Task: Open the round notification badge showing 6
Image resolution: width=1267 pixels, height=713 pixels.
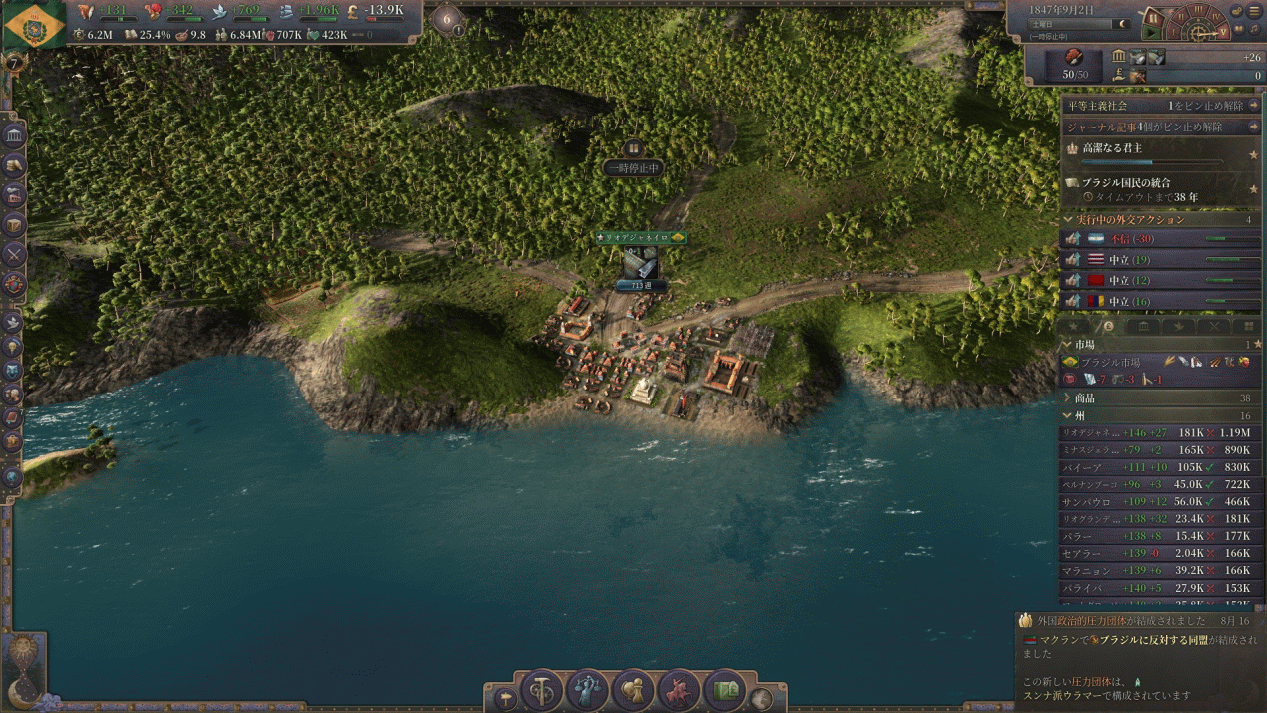Action: tap(447, 18)
